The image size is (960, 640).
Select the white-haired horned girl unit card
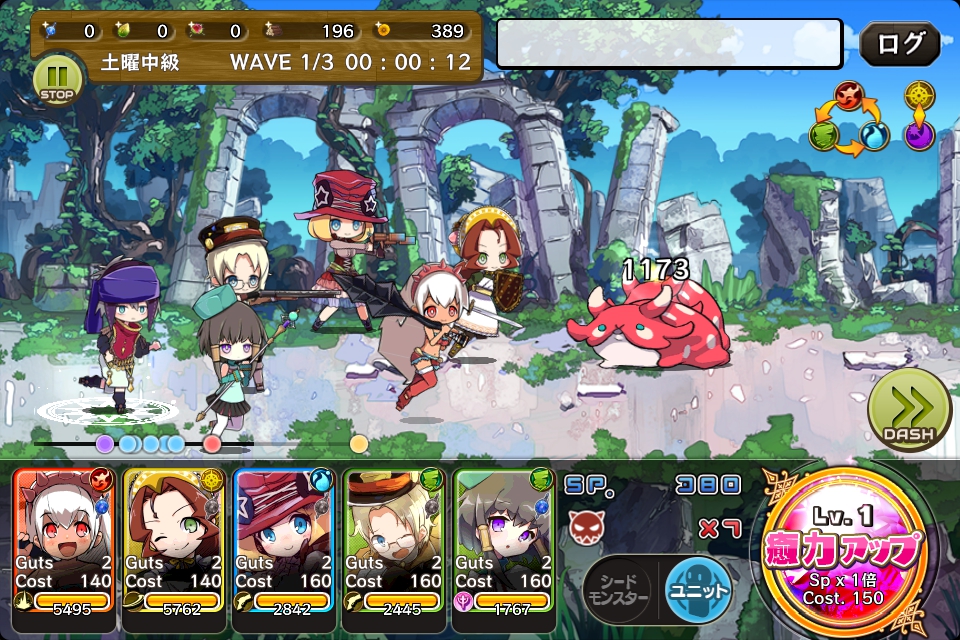(63, 538)
